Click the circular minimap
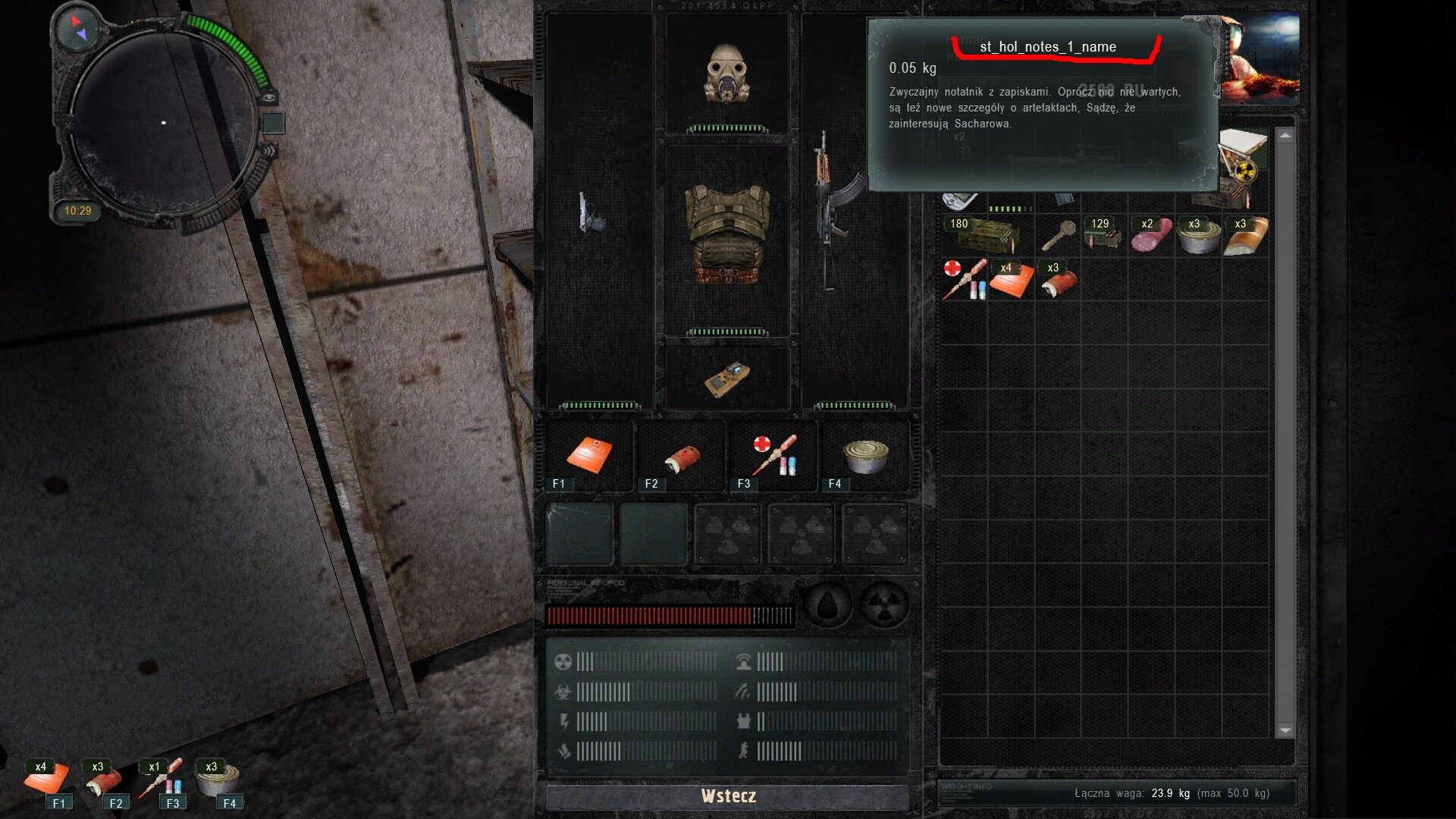This screenshot has width=1456, height=819. [x=164, y=123]
